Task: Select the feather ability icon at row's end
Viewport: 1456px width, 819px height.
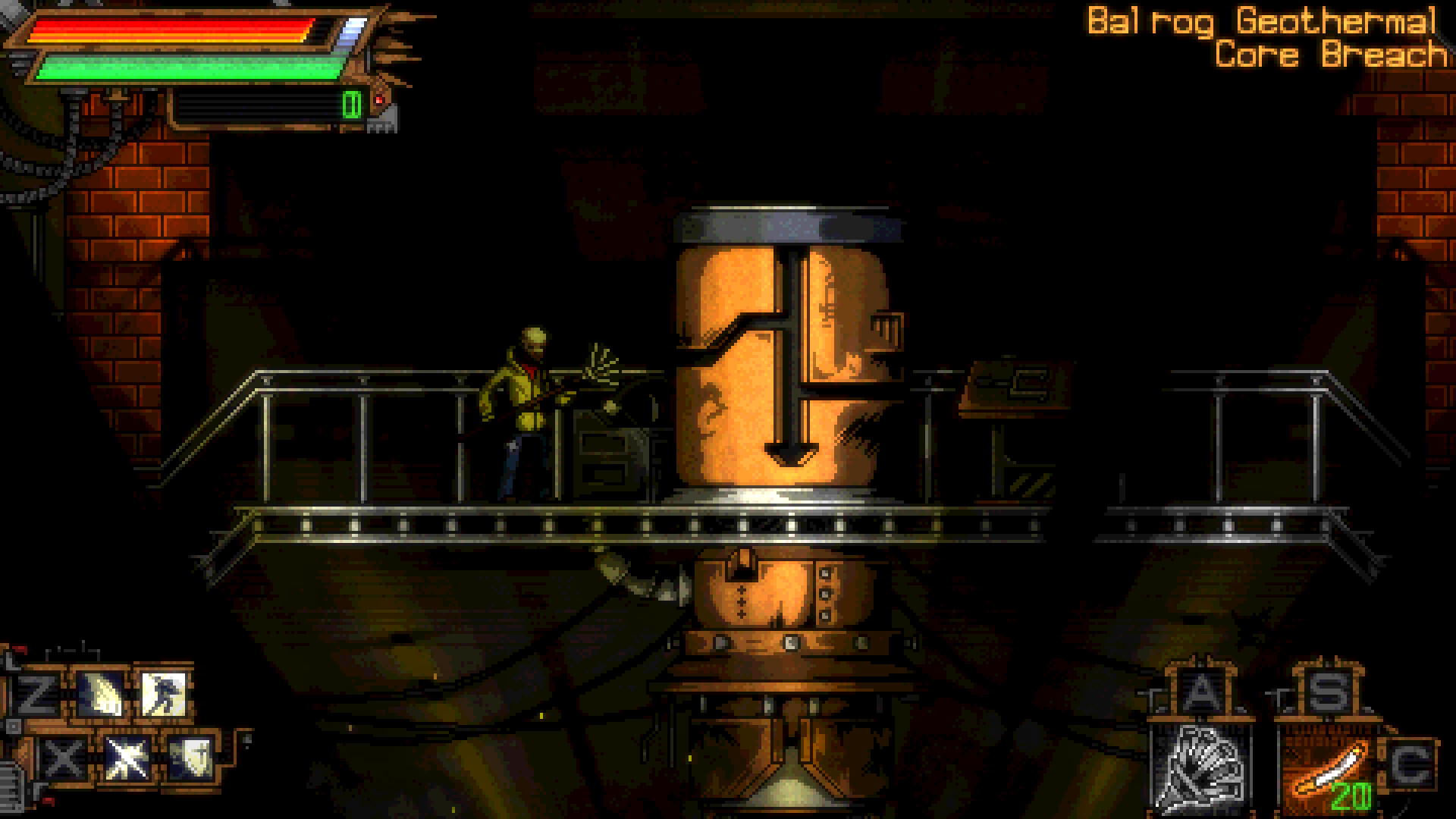Action: [x=195, y=758]
